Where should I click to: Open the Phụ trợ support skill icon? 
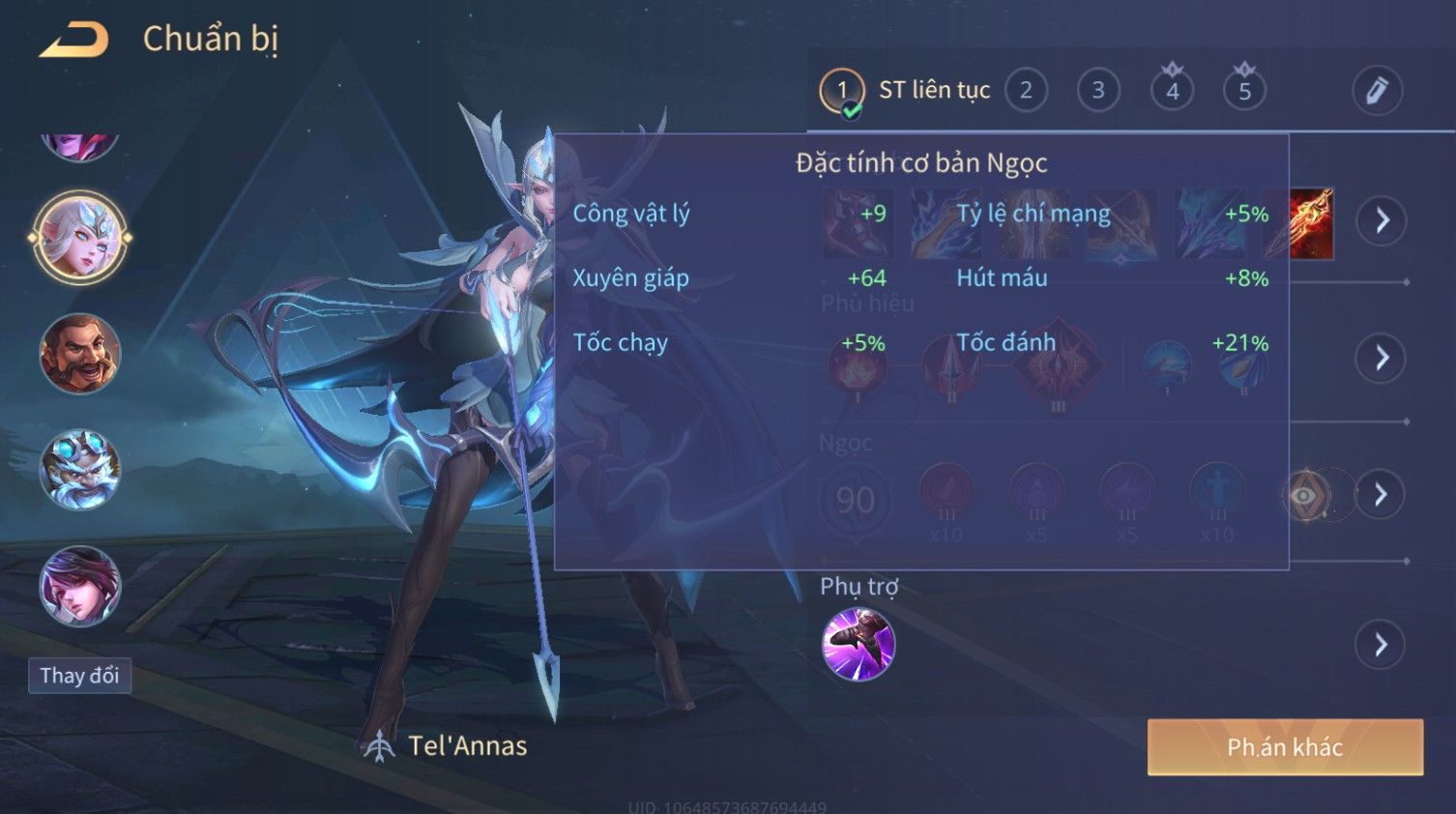tap(858, 644)
